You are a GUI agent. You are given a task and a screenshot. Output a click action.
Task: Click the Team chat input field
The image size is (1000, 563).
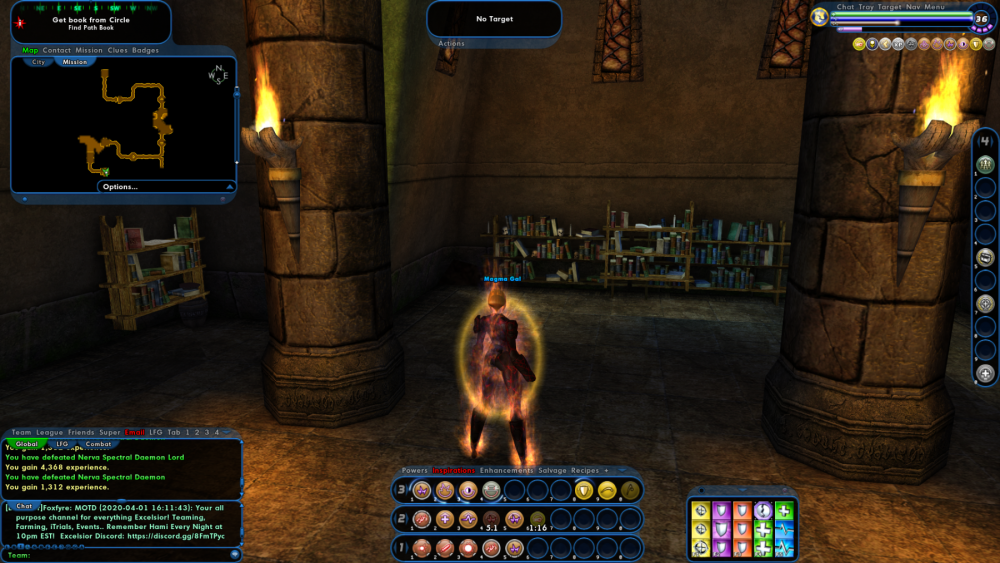[x=120, y=554]
